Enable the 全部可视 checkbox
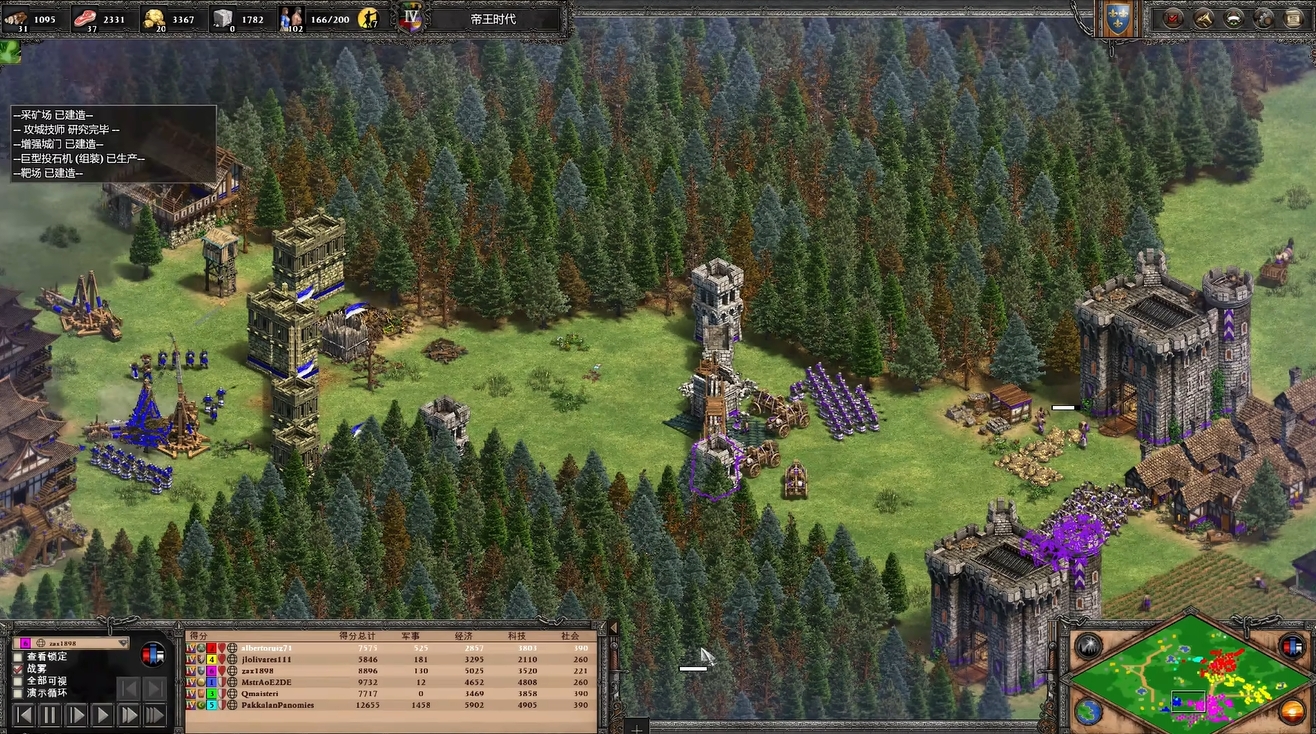This screenshot has height=734, width=1316. pyautogui.click(x=18, y=681)
